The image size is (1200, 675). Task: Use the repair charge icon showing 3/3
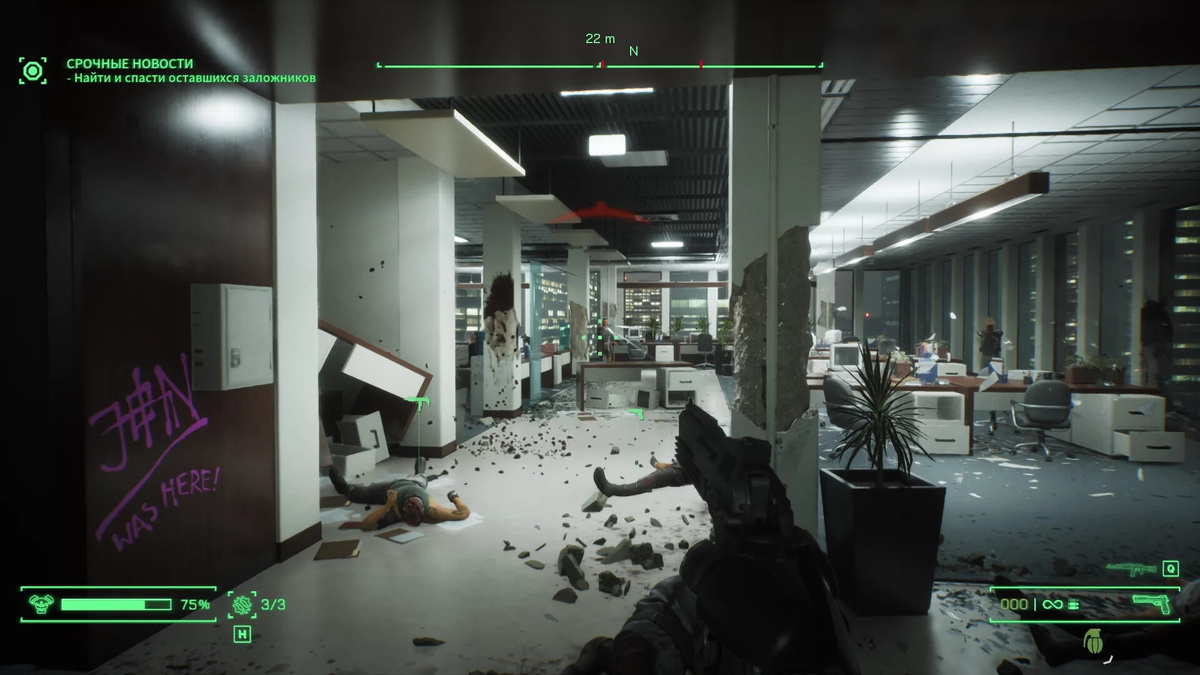pyautogui.click(x=241, y=604)
